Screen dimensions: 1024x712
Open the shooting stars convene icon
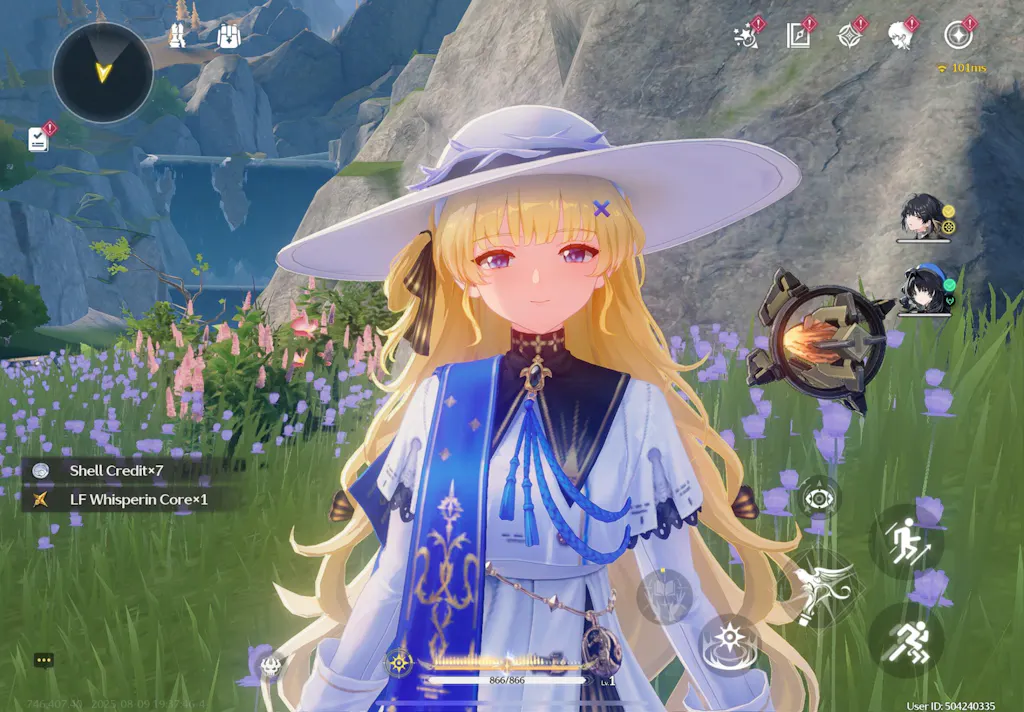coord(746,36)
